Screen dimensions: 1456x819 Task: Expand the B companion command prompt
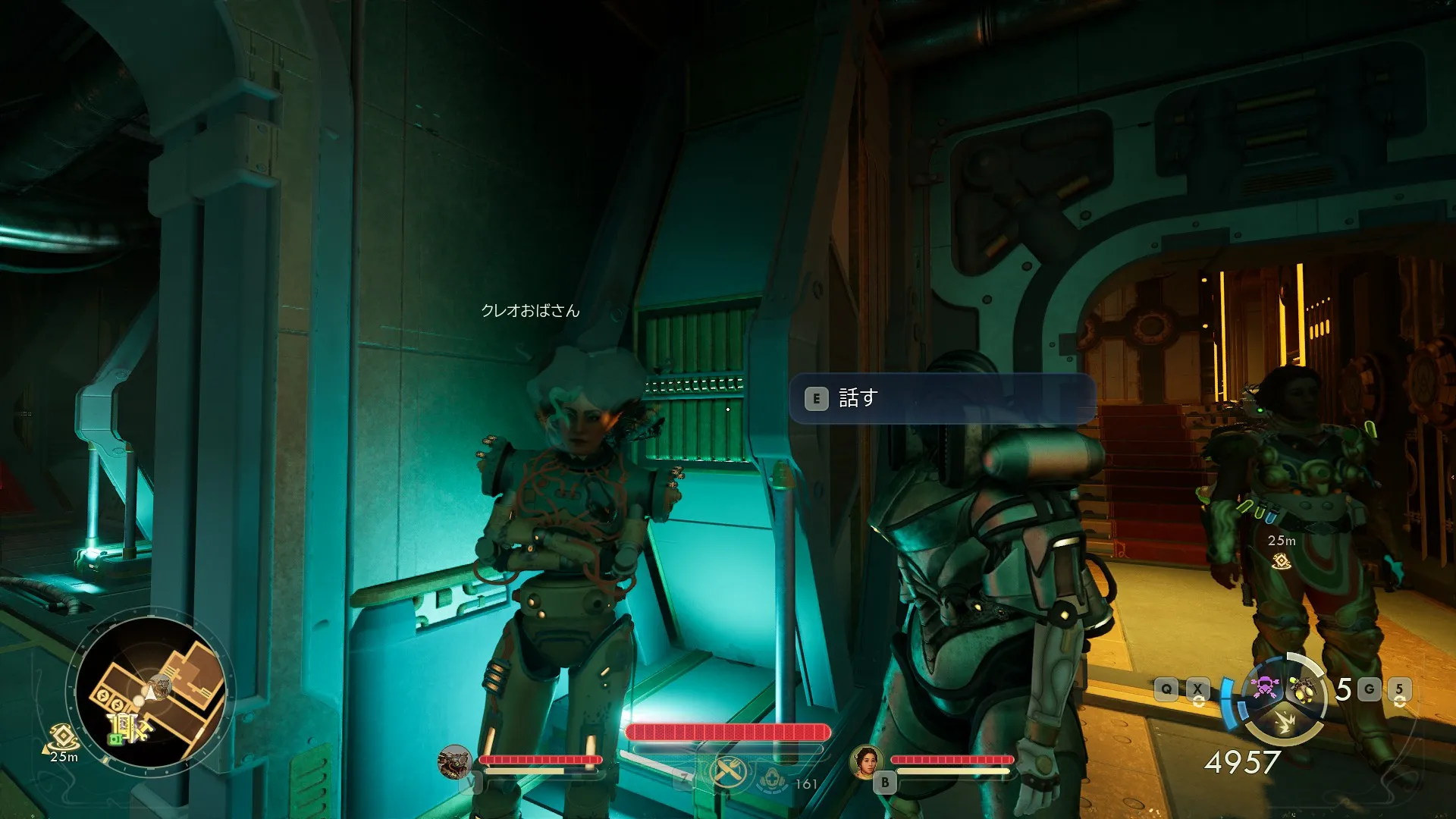tap(886, 781)
